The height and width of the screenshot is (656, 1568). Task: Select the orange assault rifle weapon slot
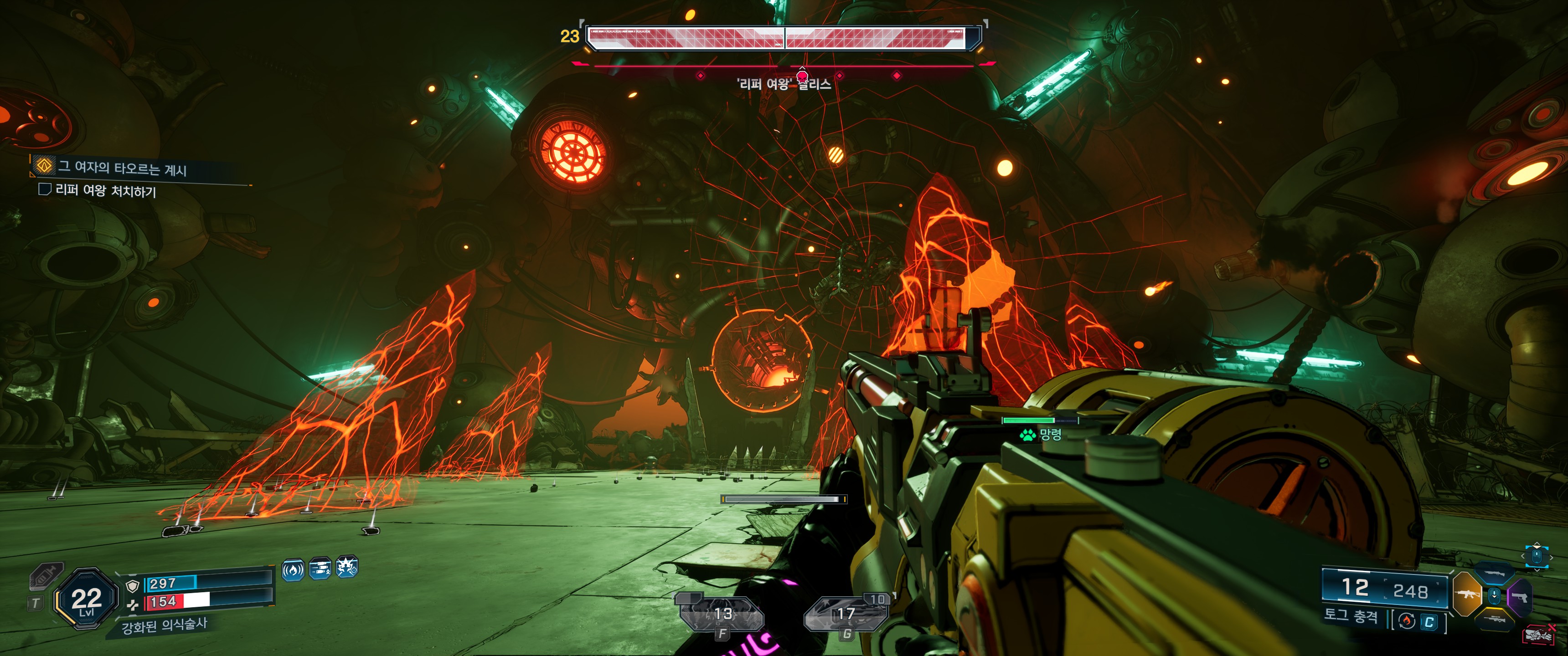pyautogui.click(x=1467, y=593)
